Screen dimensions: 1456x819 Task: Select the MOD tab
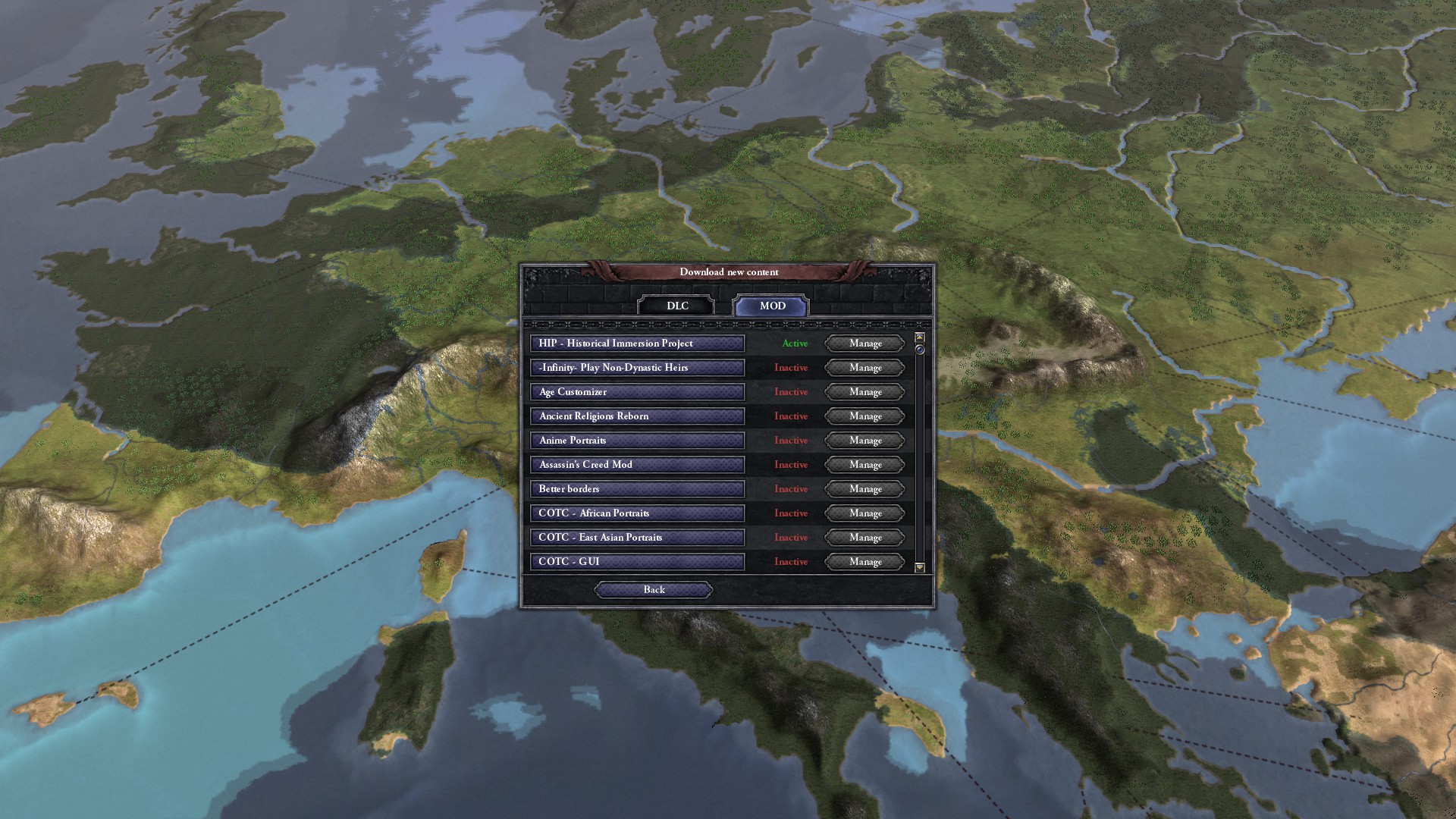point(771,306)
